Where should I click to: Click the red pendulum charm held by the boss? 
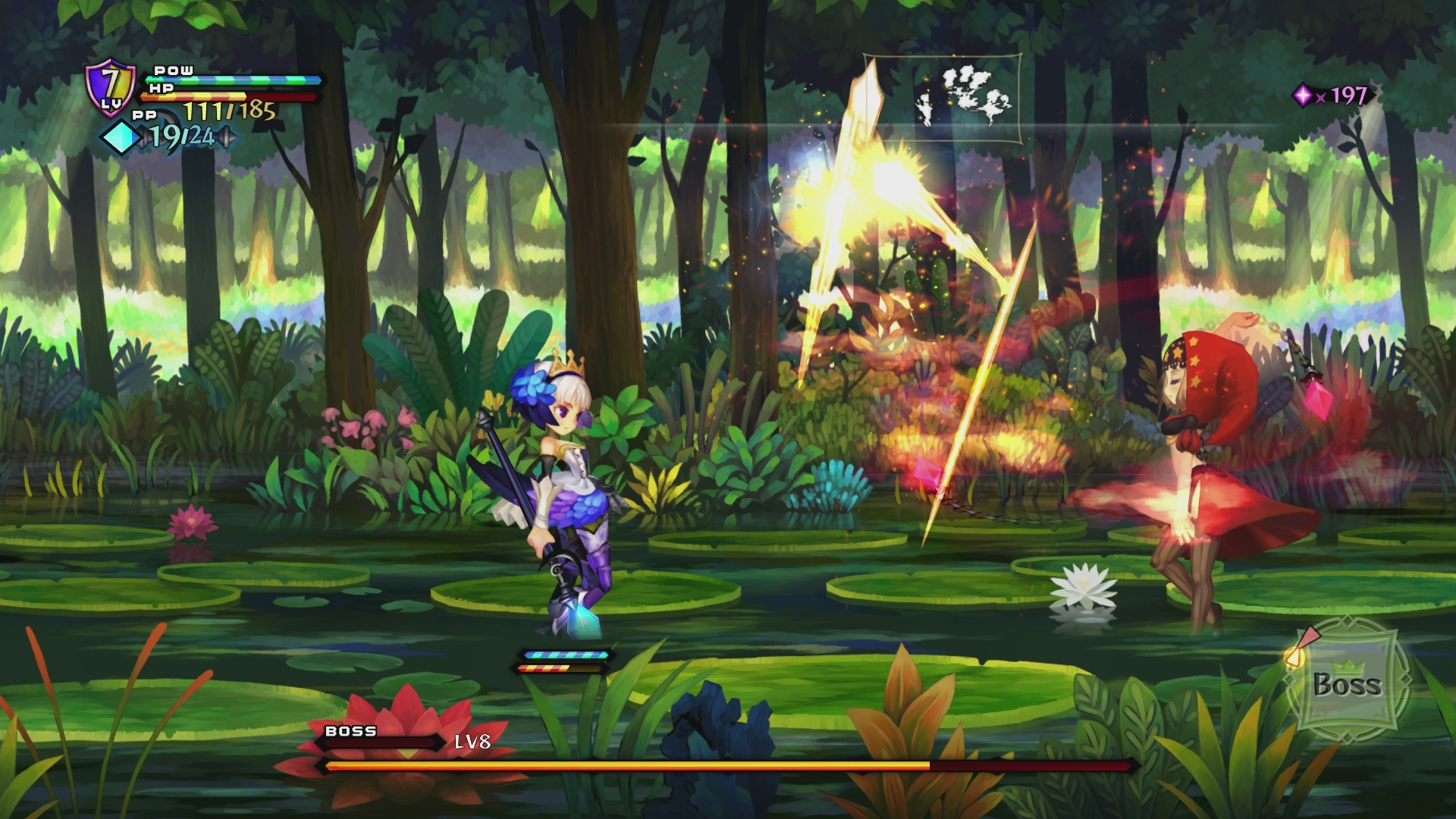[1318, 400]
